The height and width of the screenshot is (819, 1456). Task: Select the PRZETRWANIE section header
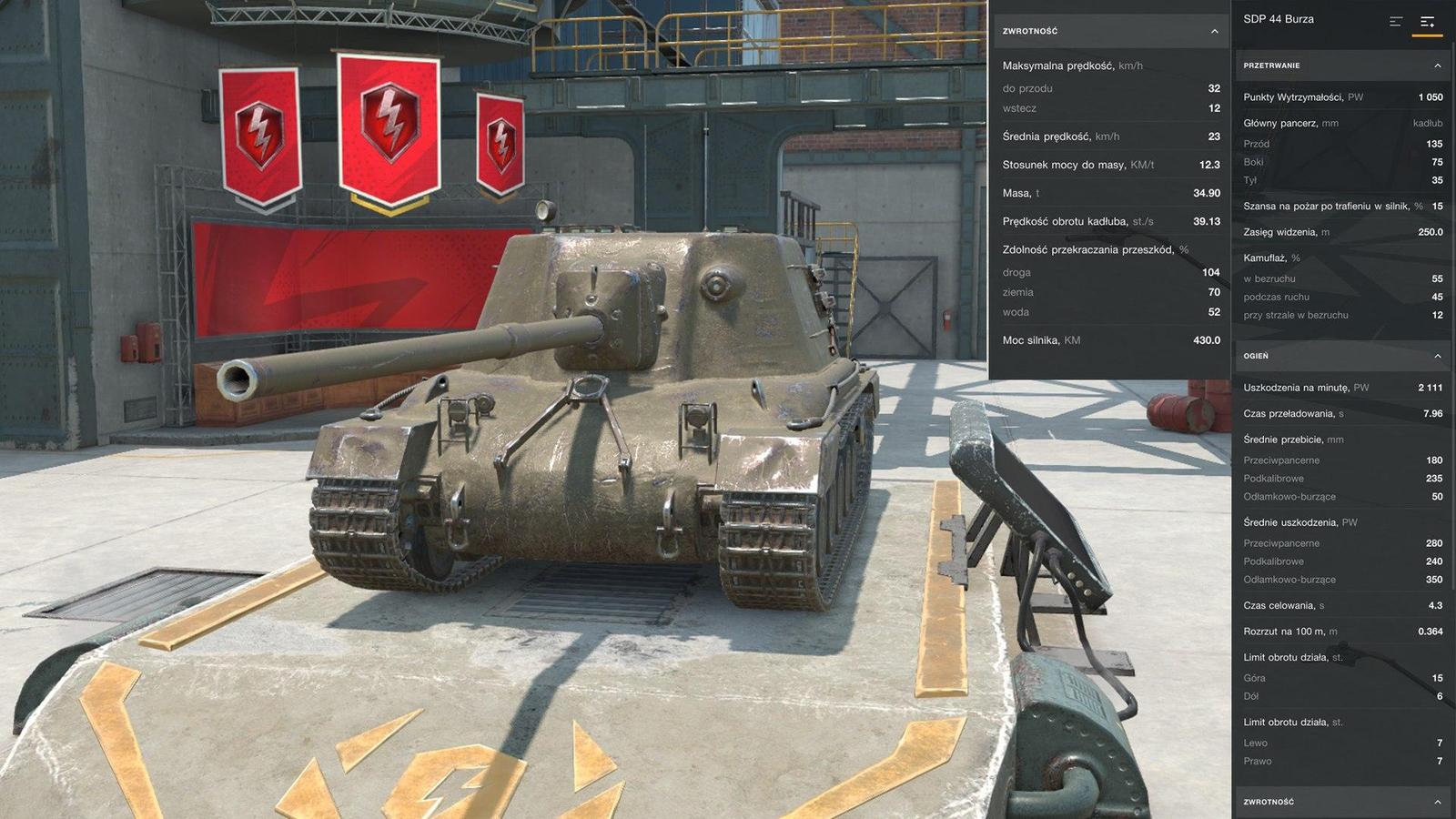[x=1338, y=66]
